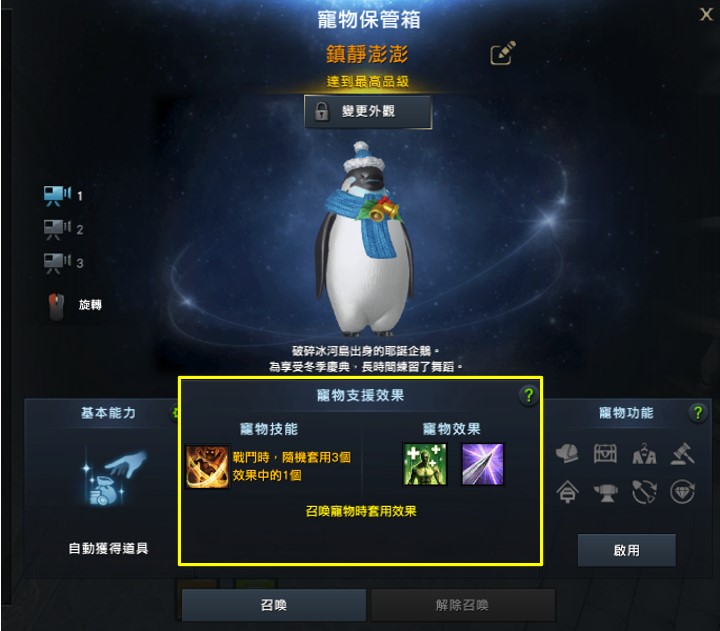The height and width of the screenshot is (631, 720).
Task: Close the pet storage window
Action: point(705,15)
